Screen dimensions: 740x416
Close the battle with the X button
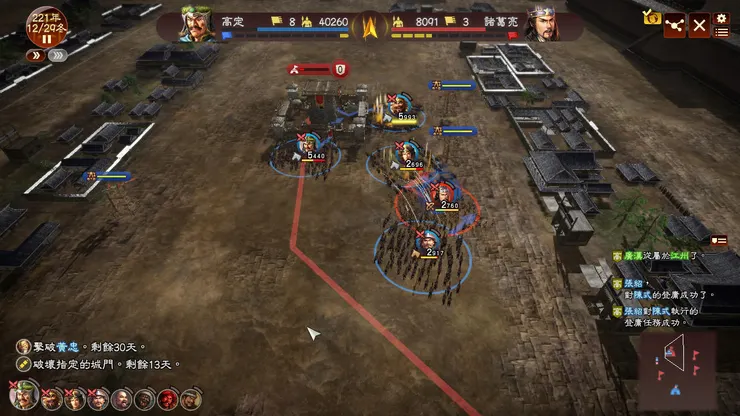coord(700,25)
